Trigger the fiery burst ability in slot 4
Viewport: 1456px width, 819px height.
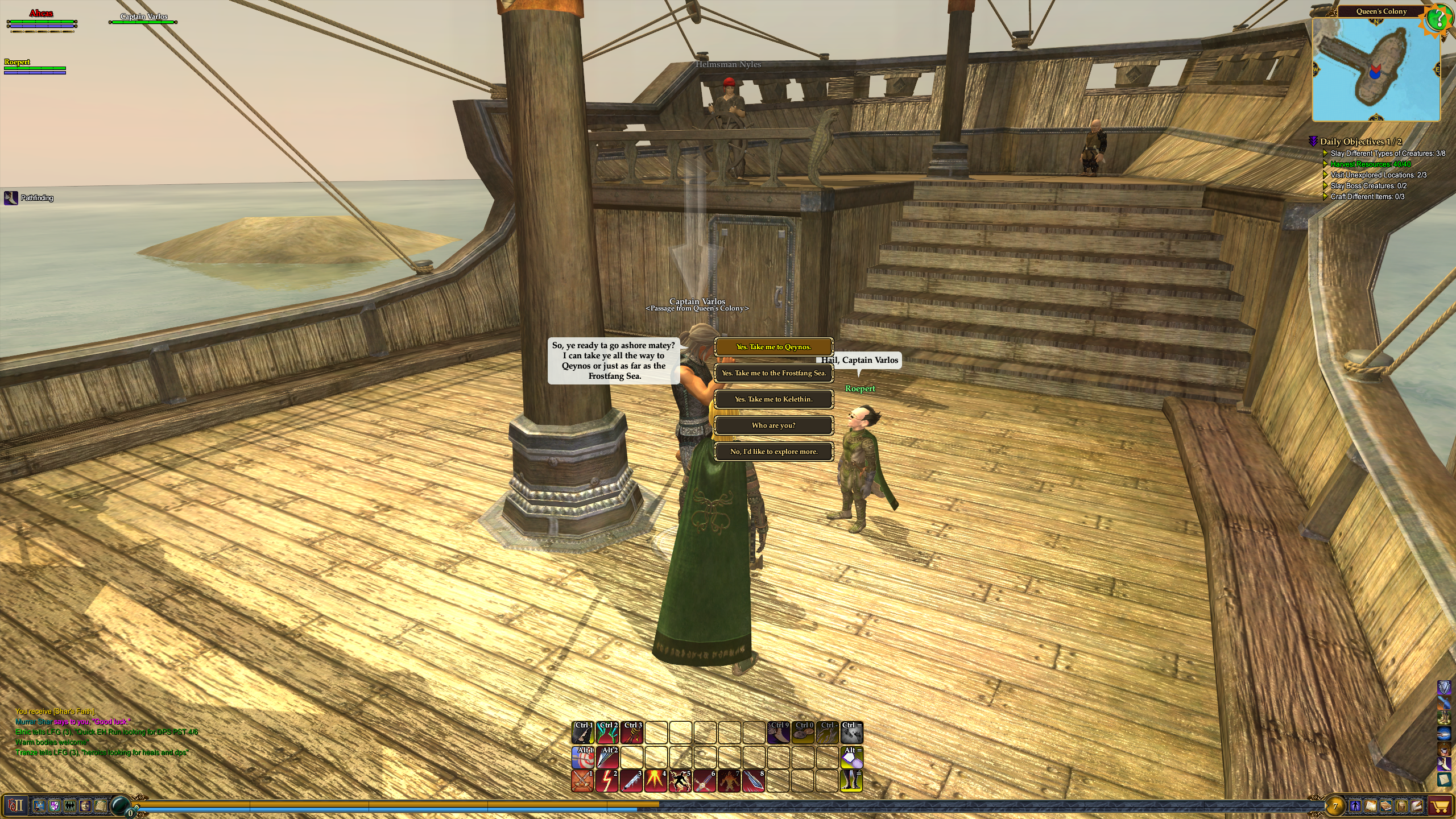[656, 781]
